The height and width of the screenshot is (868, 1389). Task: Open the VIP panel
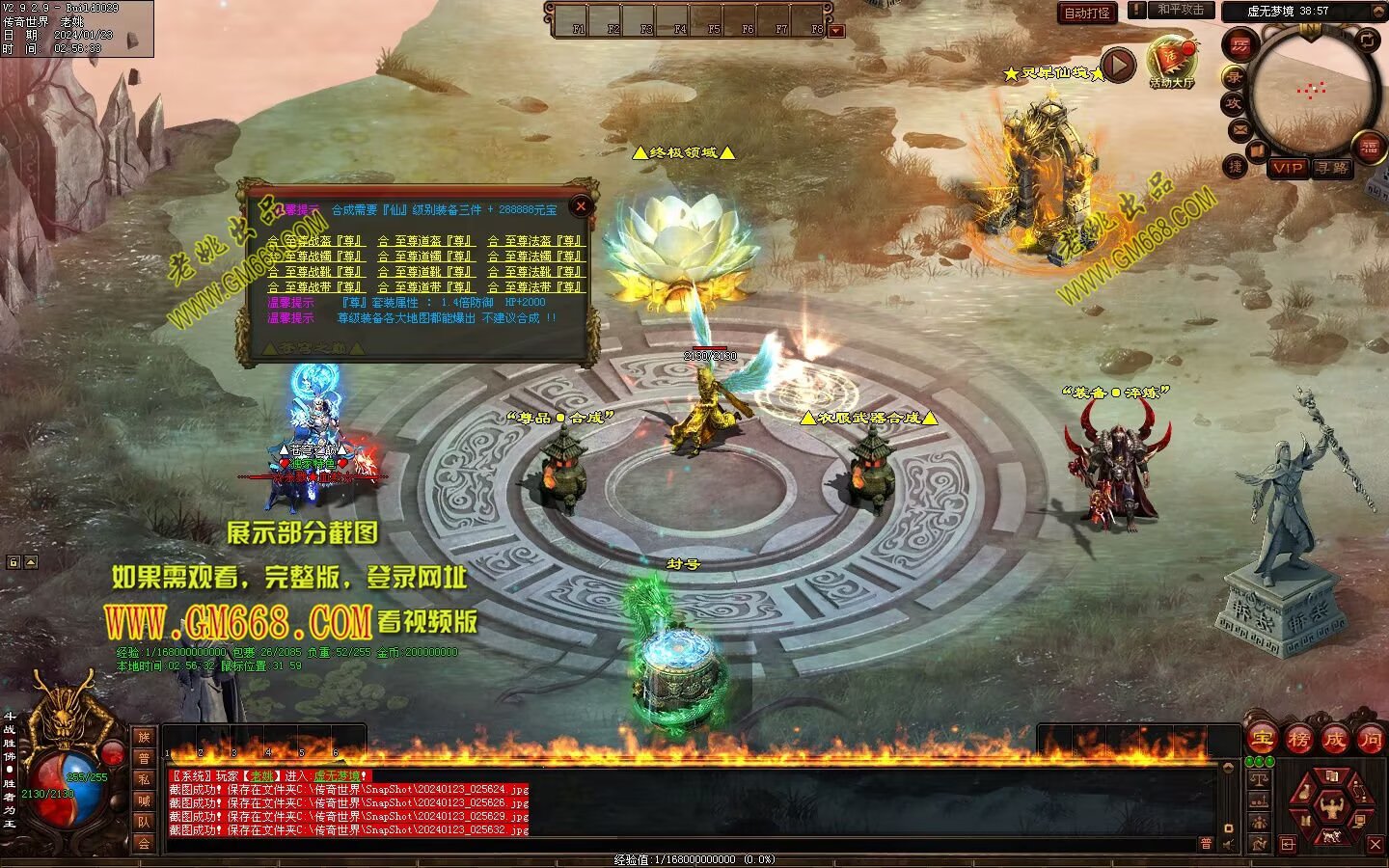click(1287, 168)
